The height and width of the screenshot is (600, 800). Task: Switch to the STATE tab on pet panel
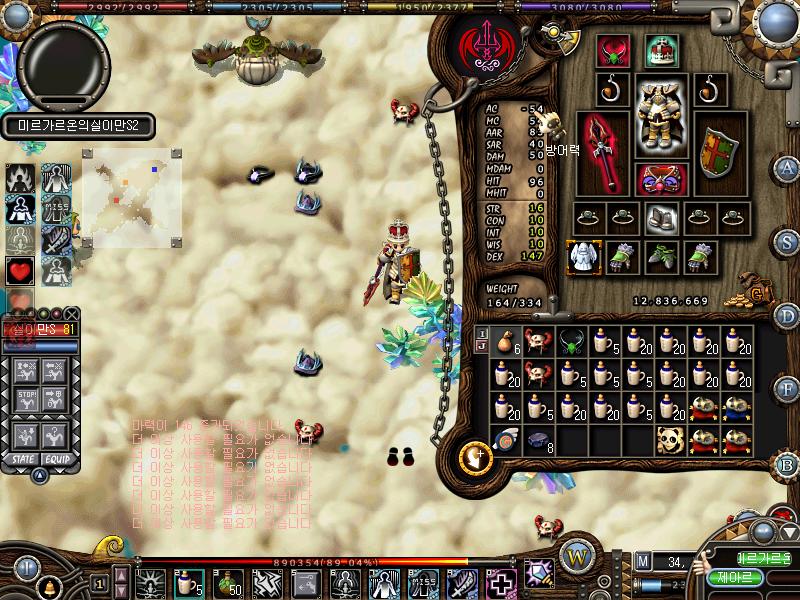(x=19, y=458)
